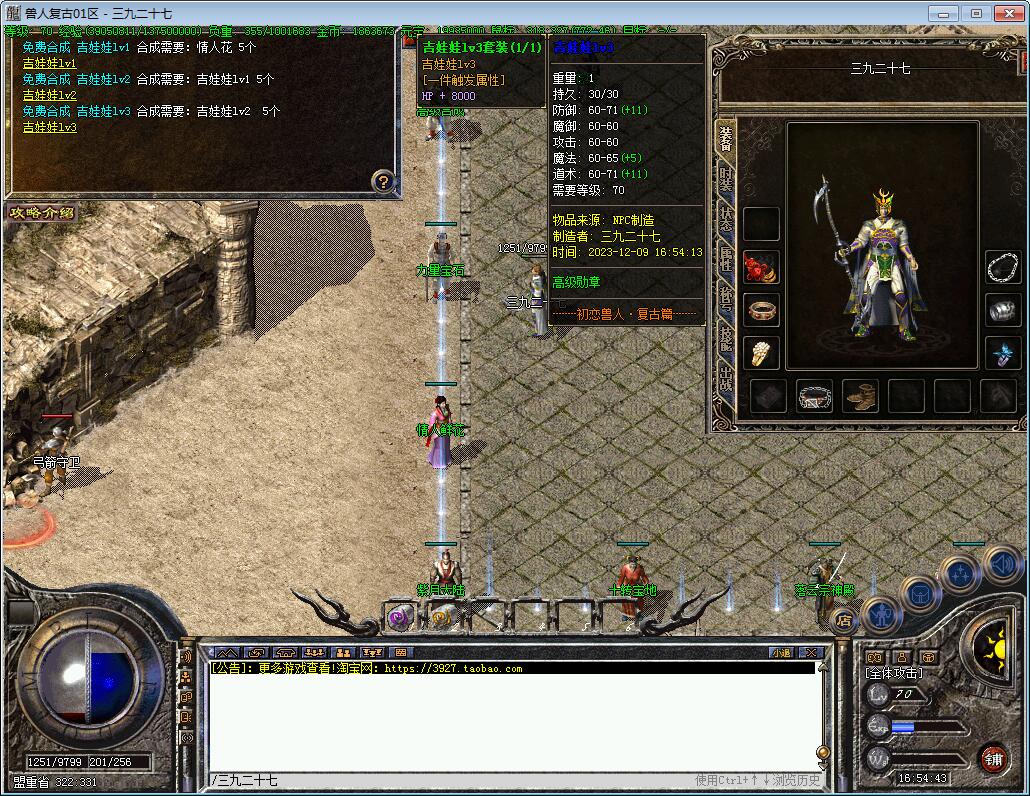
Task: Switch to the 称号 title tab
Action: [x=725, y=300]
